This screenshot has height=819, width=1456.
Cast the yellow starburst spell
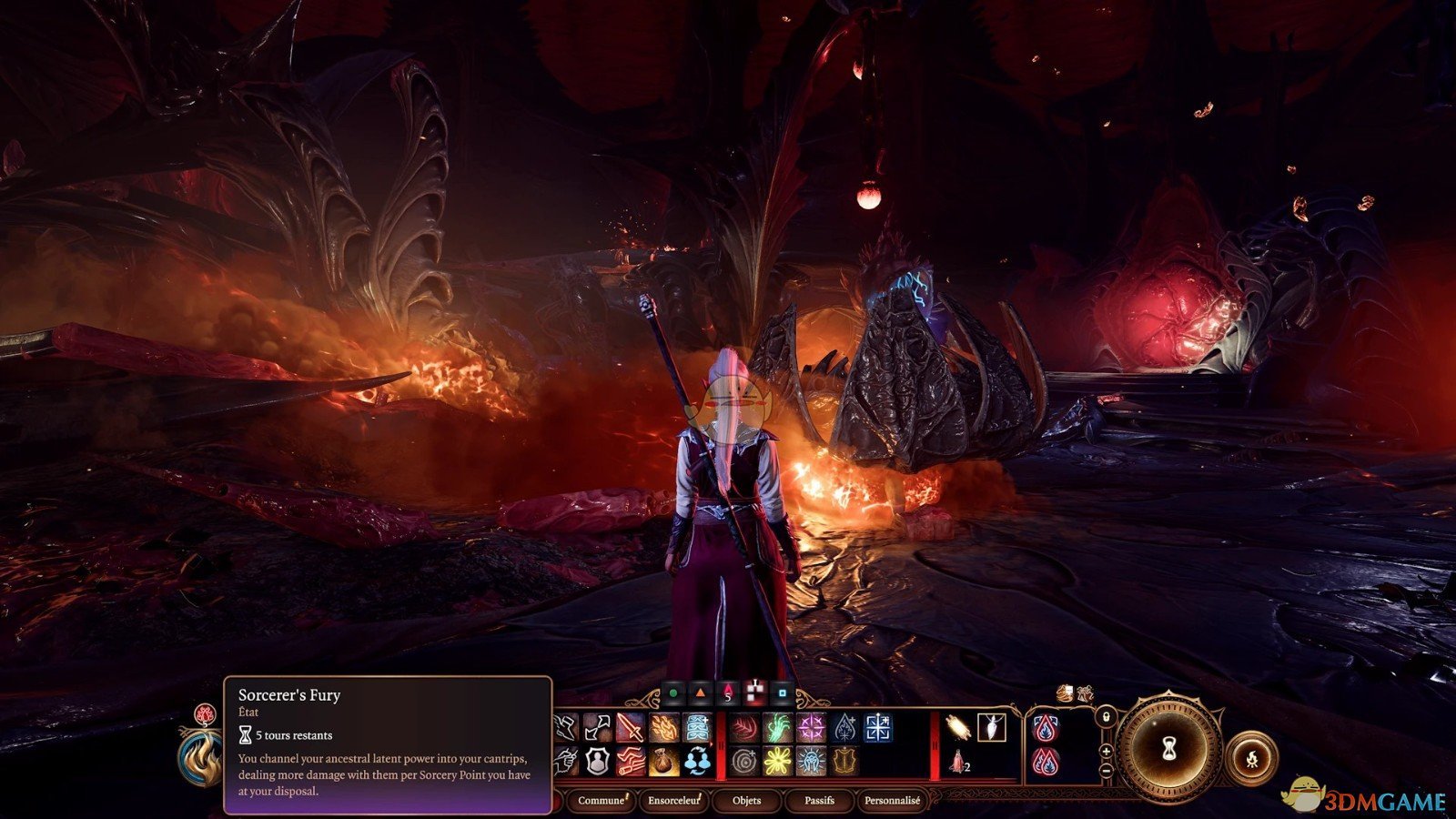pyautogui.click(x=777, y=761)
